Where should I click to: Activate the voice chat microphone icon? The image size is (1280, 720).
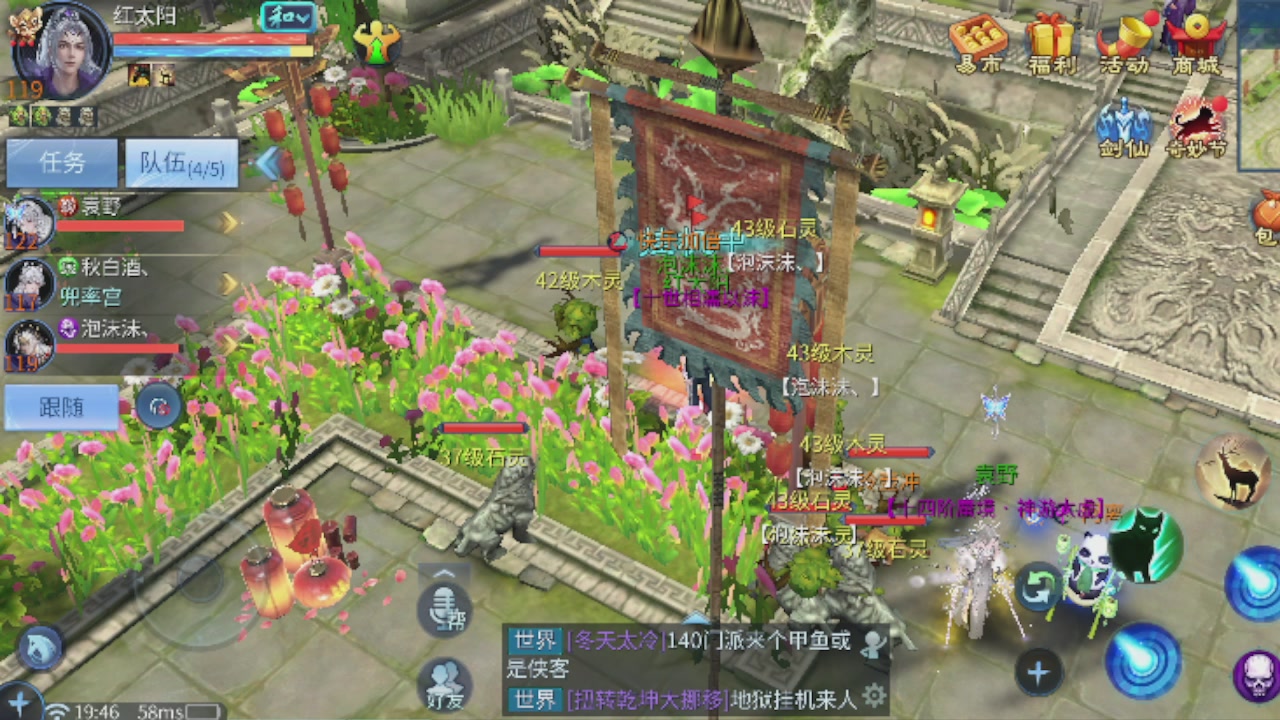pyautogui.click(x=445, y=607)
